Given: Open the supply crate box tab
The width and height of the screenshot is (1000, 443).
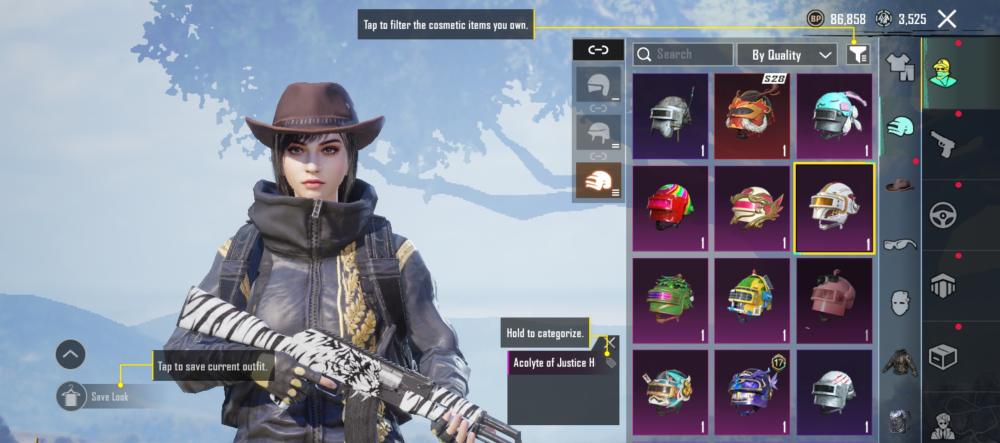Looking at the screenshot, I should pyautogui.click(x=943, y=356).
